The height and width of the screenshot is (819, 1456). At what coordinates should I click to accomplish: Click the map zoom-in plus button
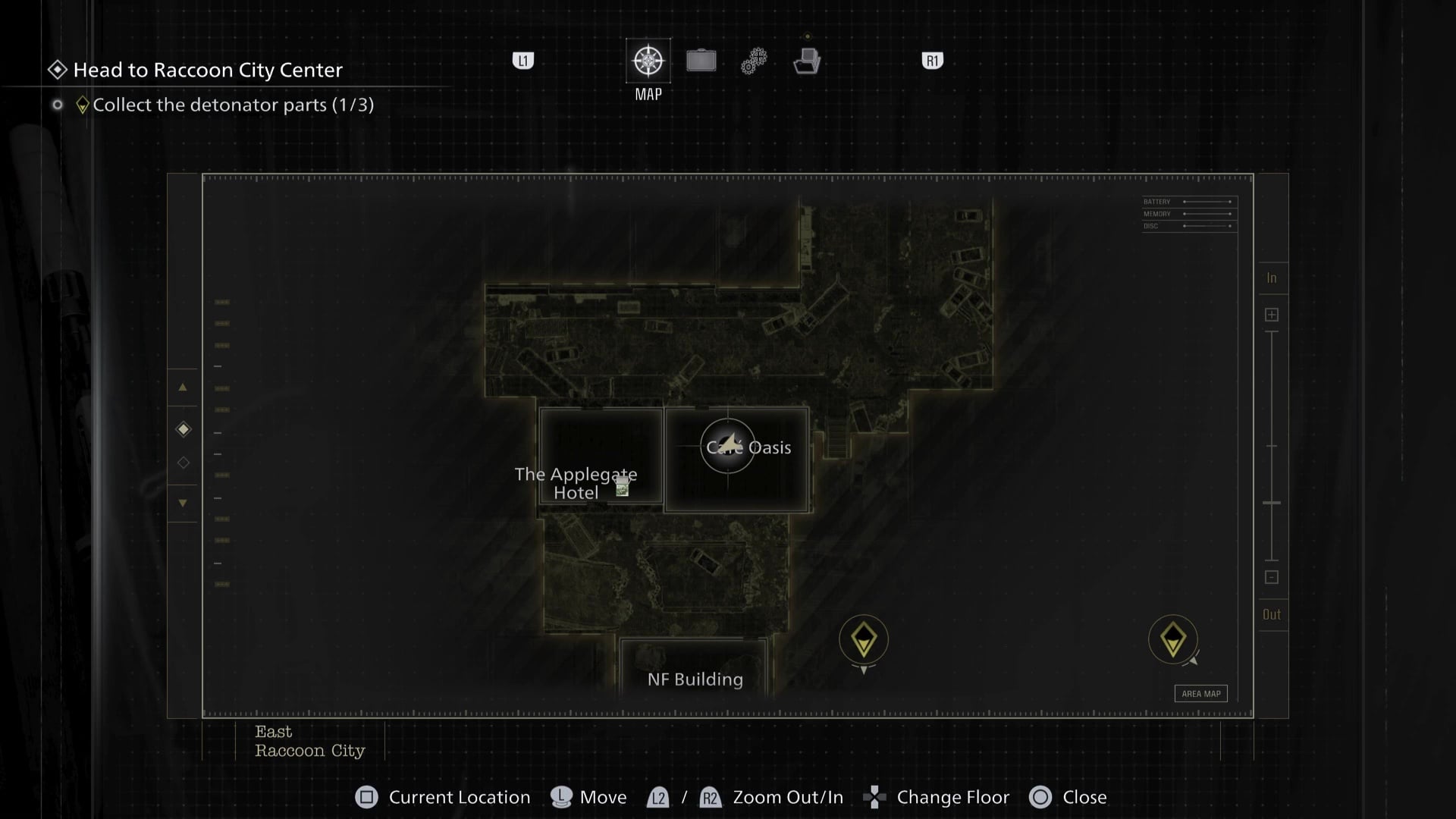tap(1272, 315)
